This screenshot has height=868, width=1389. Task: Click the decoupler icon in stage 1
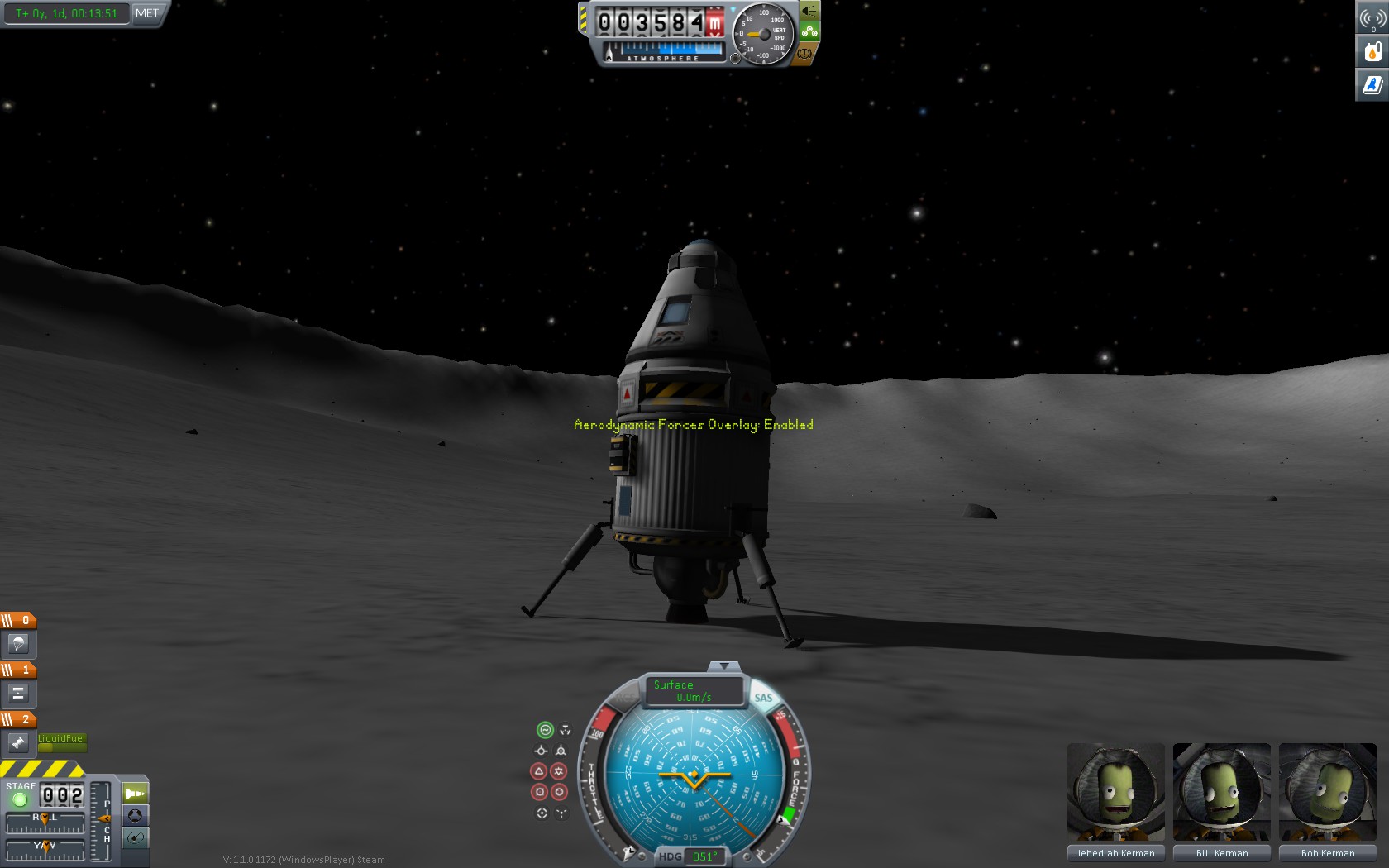18,694
